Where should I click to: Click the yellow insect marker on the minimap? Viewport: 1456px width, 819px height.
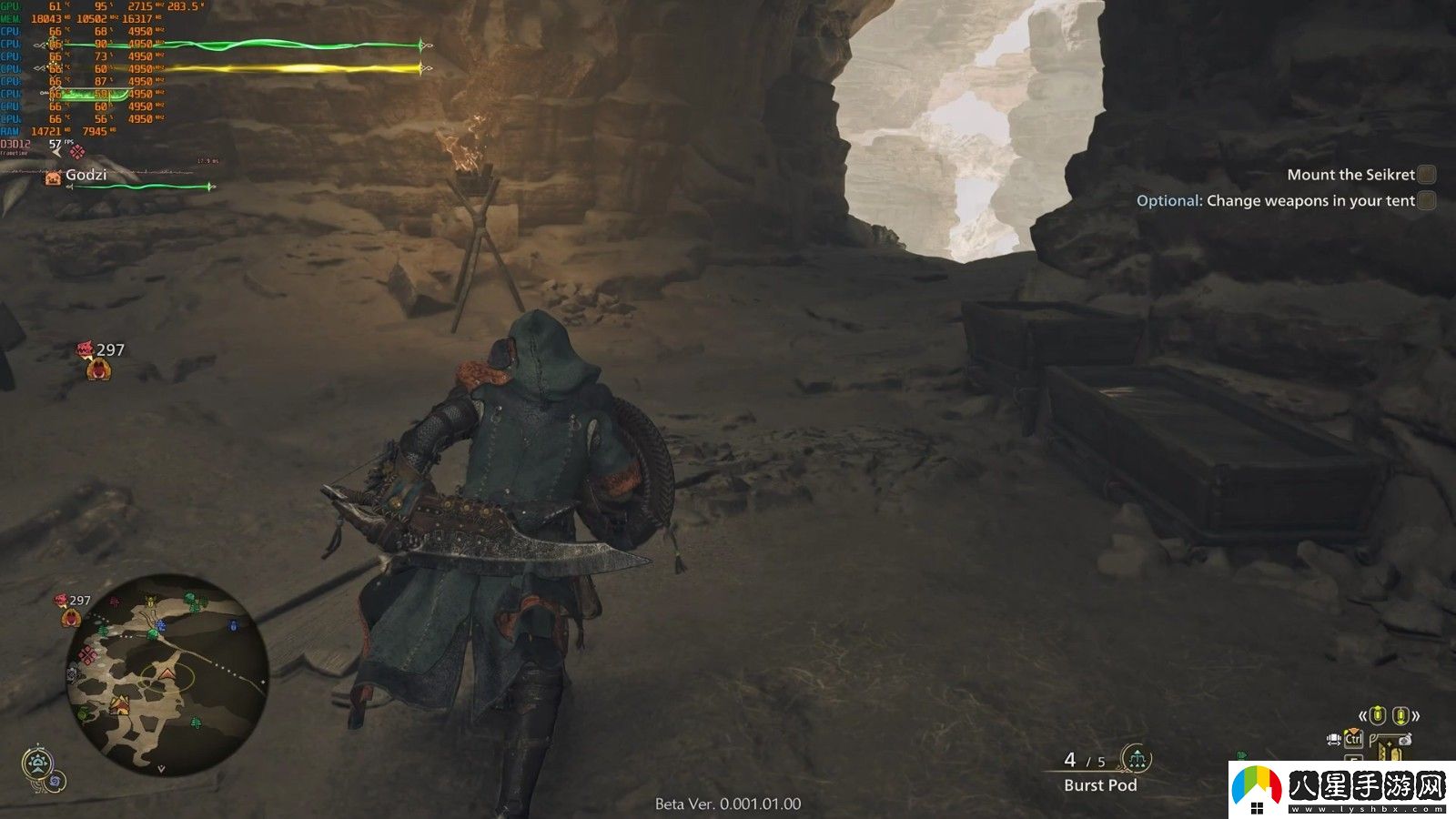(150, 602)
